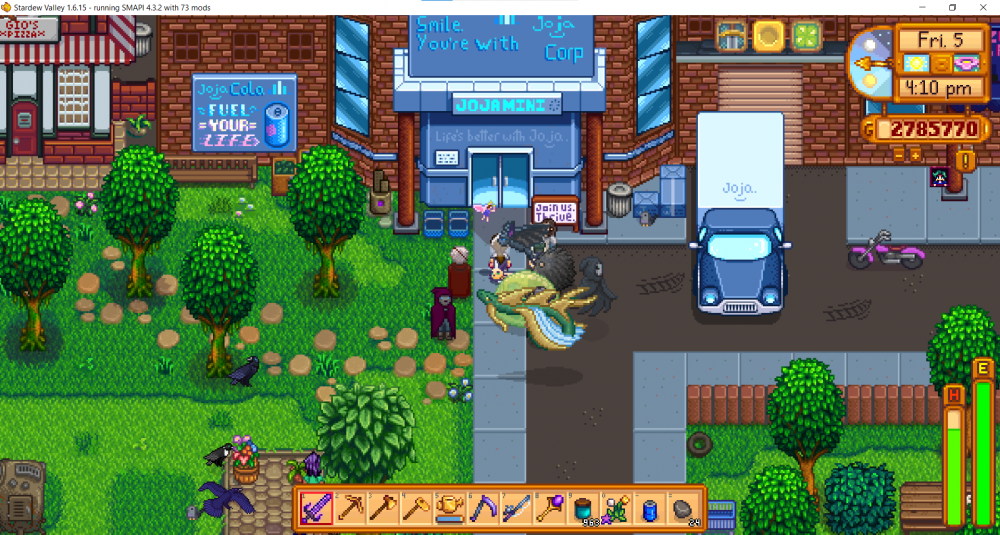This screenshot has width=1000, height=535.
Task: Equip the fishing rod from the hotbar
Action: pyautogui.click(x=517, y=508)
